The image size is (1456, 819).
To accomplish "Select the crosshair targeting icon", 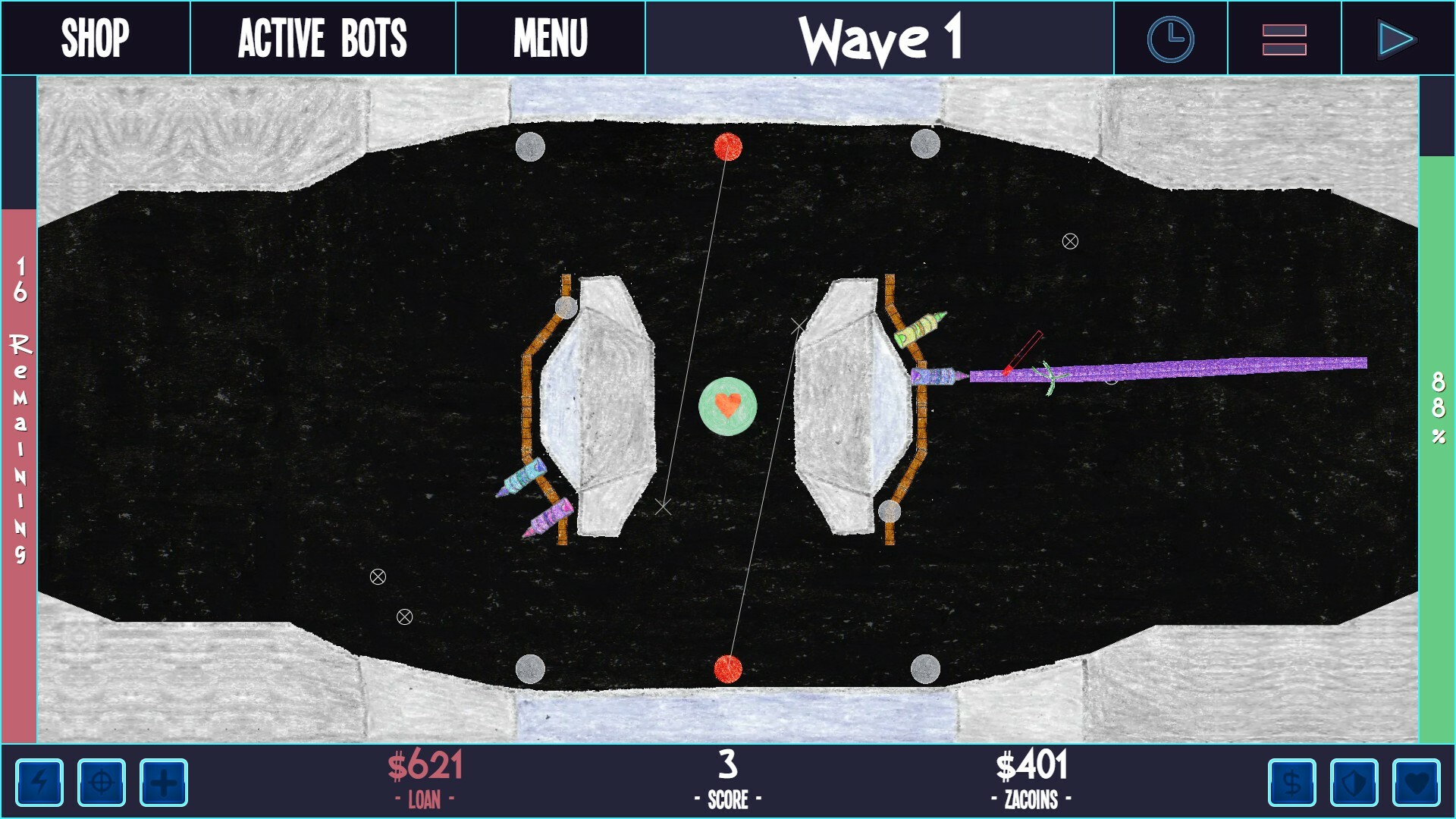I will pos(102,783).
